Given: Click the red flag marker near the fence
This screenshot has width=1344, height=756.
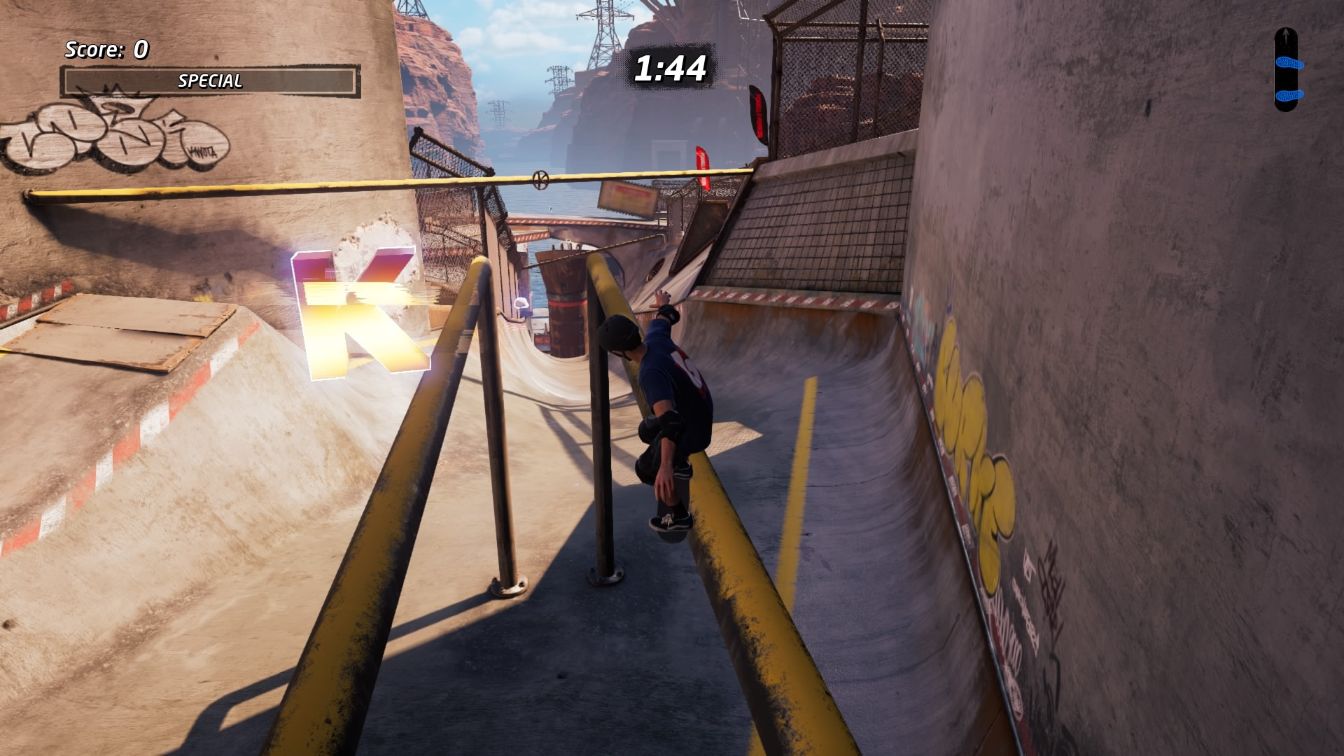Looking at the screenshot, I should (x=757, y=116).
